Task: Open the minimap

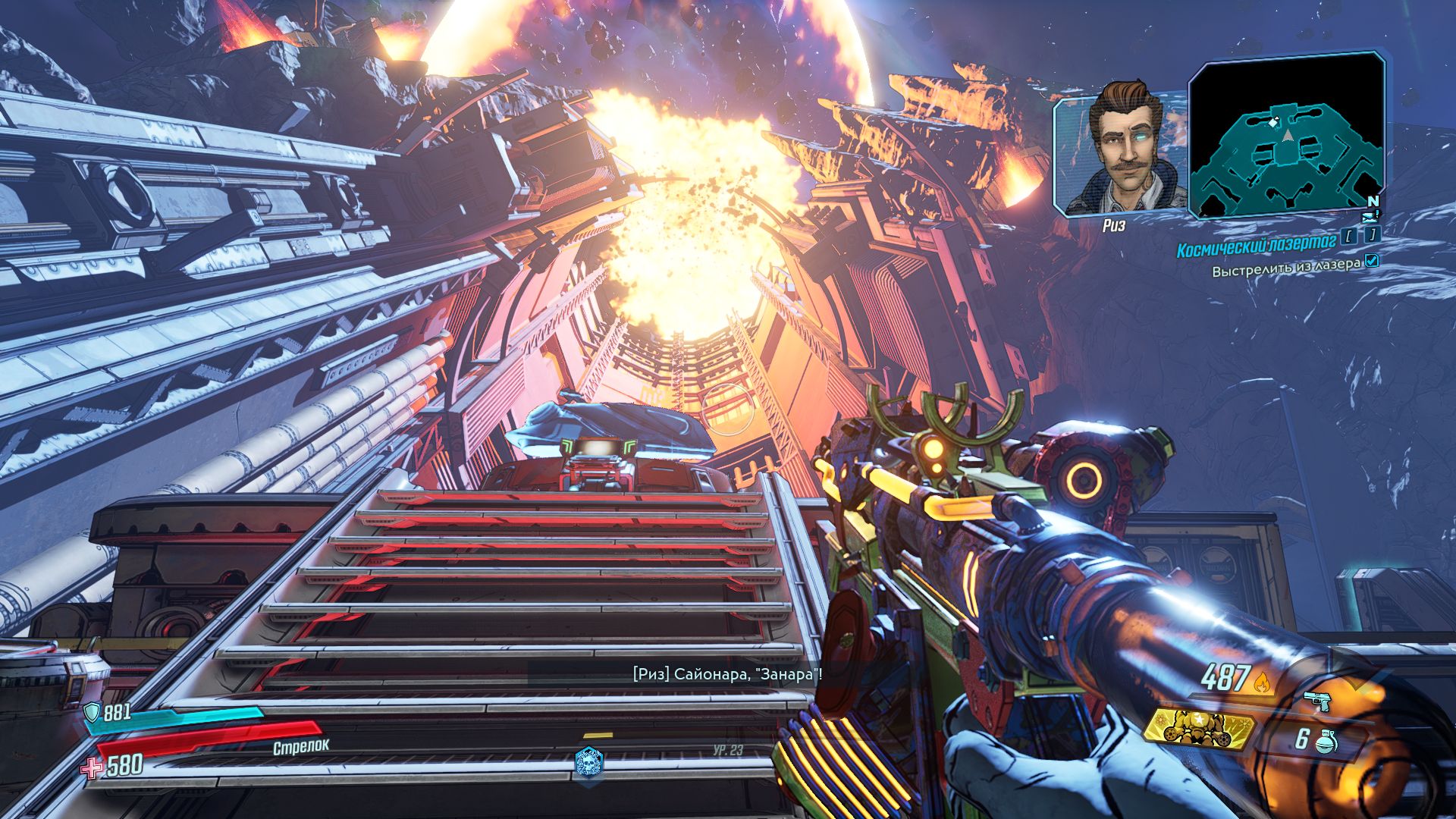Action: click(1287, 136)
